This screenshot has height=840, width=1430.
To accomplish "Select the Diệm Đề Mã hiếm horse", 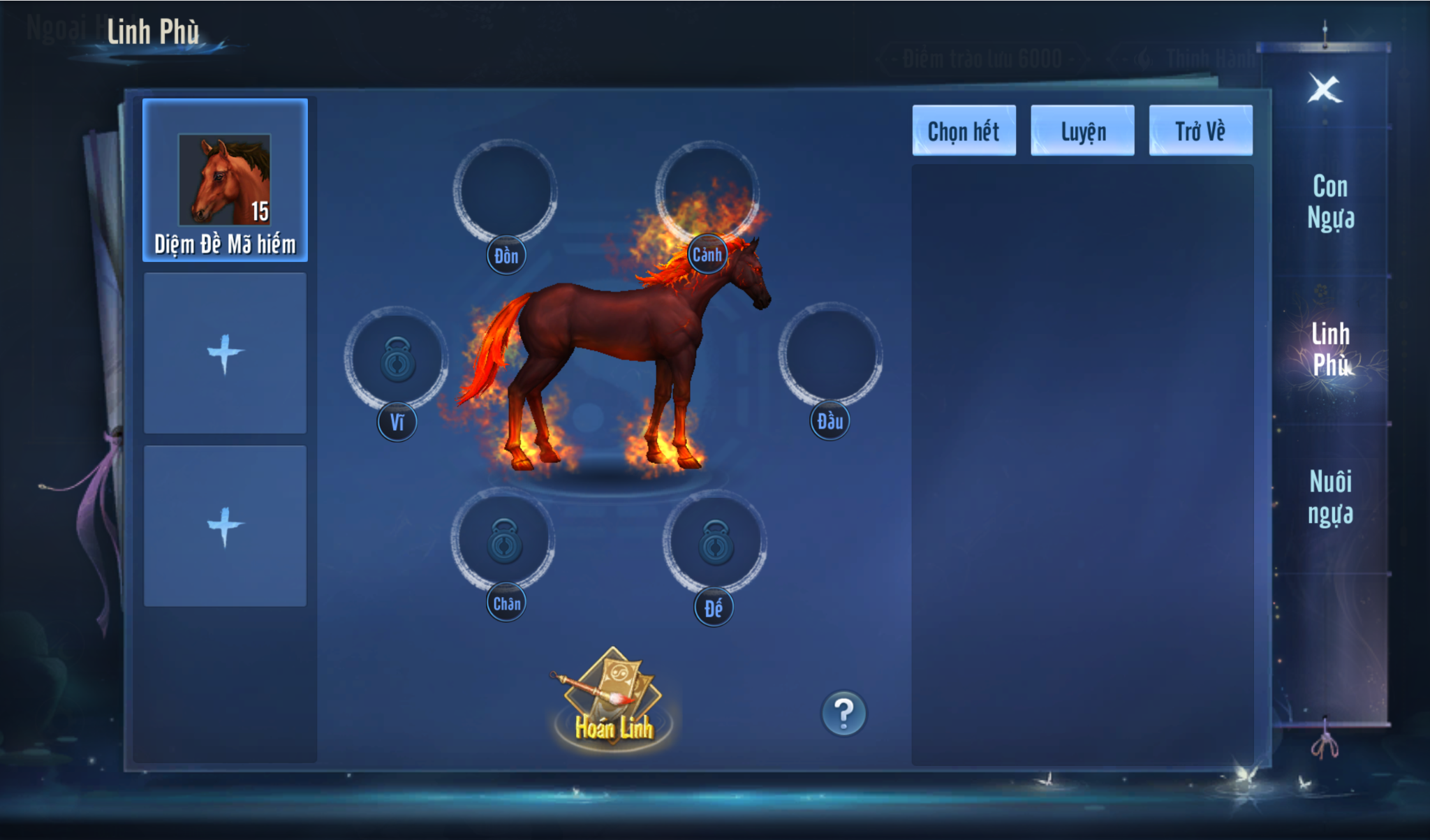I will coord(225,181).
